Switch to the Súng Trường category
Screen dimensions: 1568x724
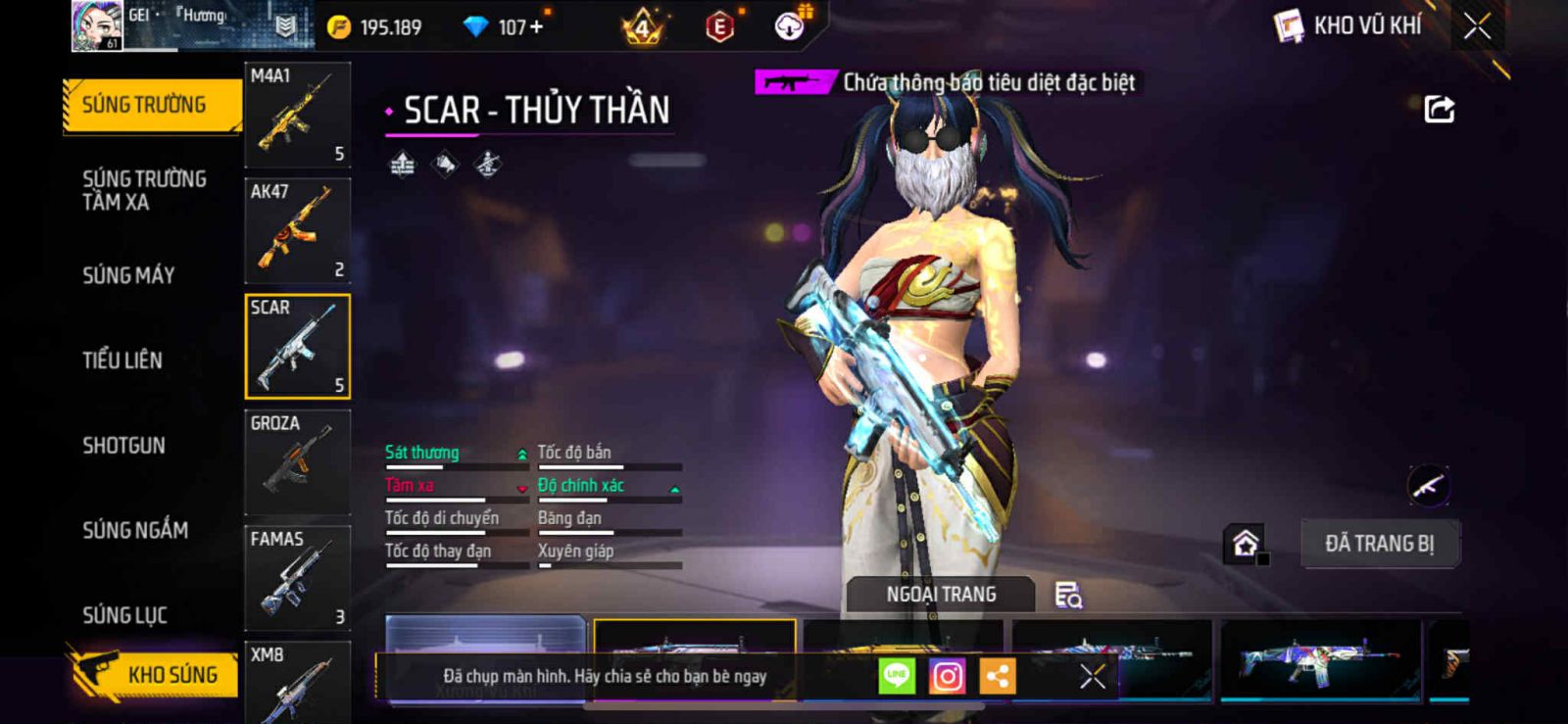(145, 105)
